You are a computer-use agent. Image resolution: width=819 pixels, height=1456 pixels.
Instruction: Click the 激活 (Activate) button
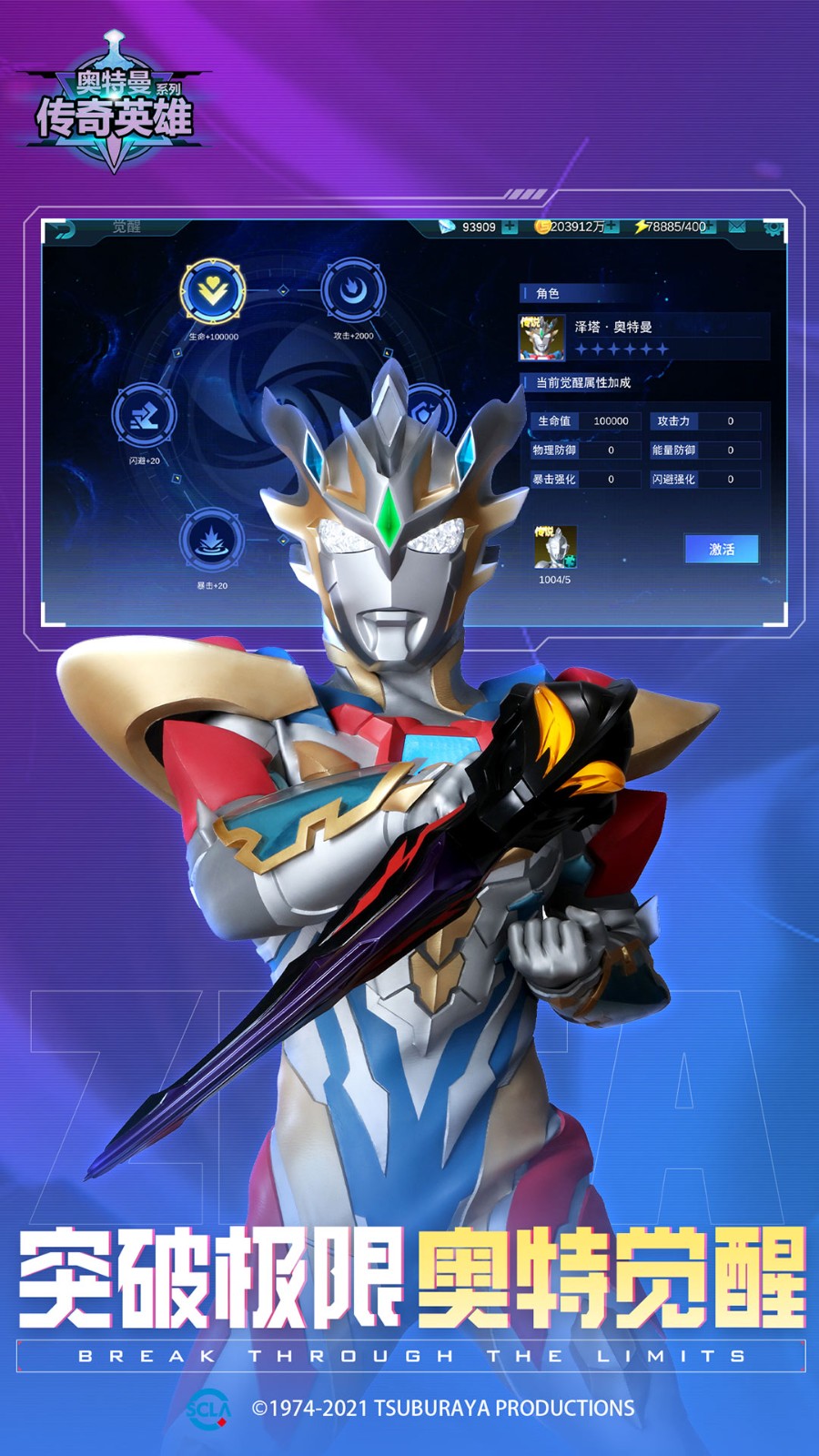tap(721, 549)
